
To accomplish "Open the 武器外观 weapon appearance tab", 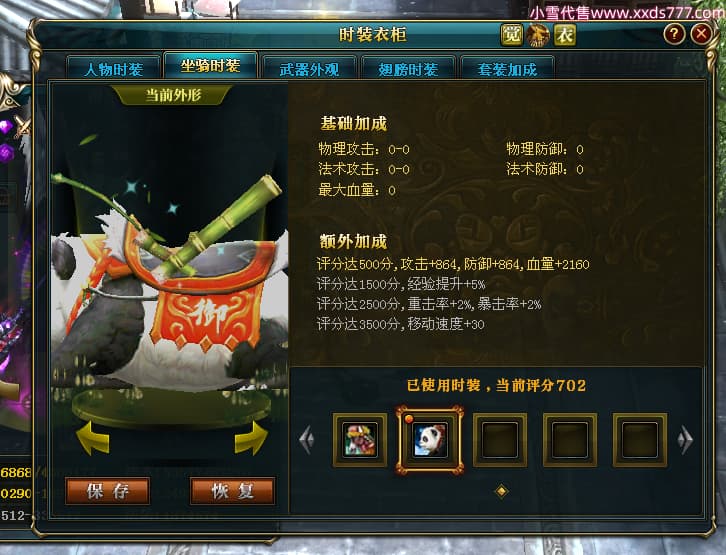I will (x=308, y=69).
